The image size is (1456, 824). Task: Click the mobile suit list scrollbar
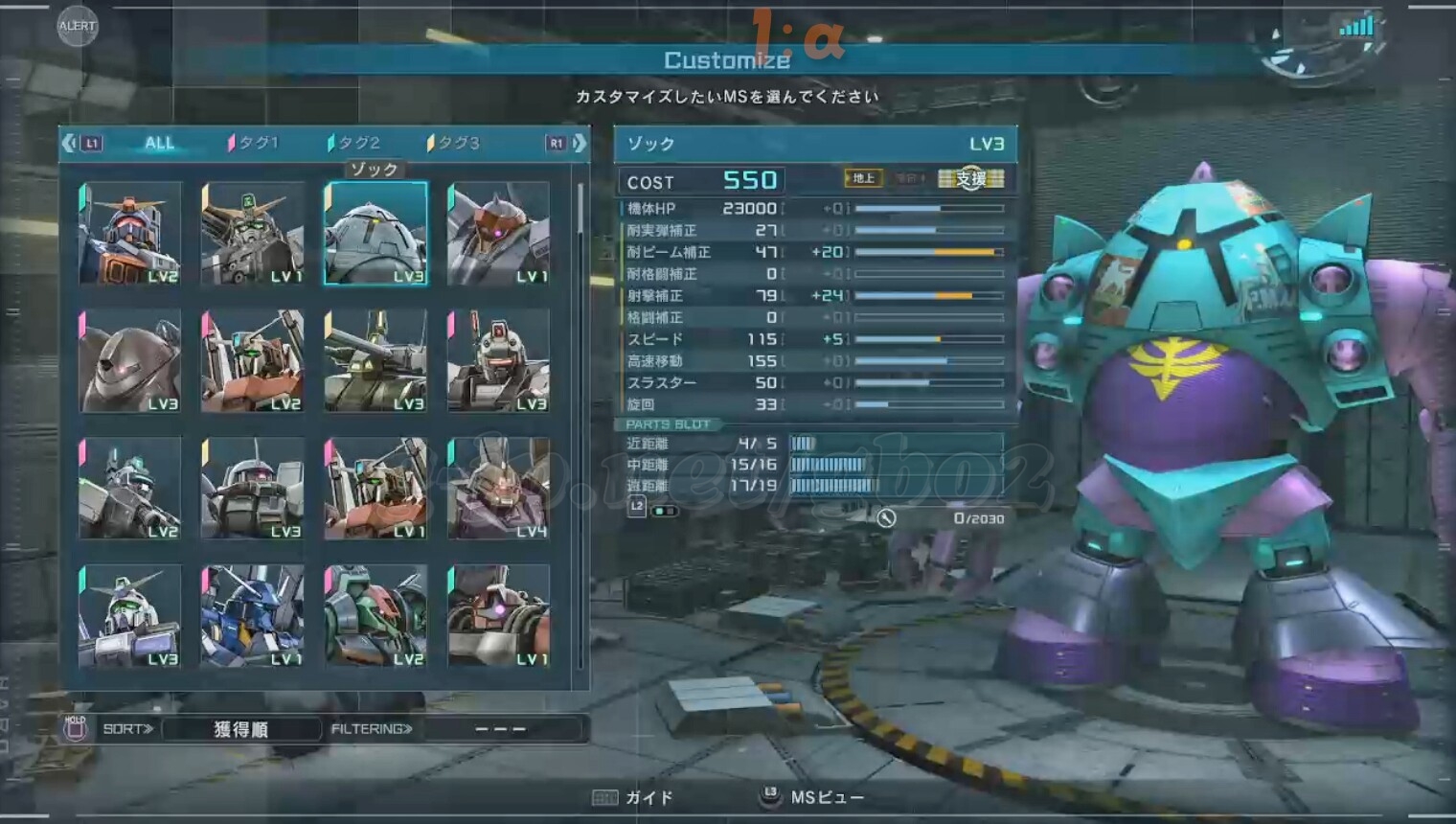(x=580, y=211)
